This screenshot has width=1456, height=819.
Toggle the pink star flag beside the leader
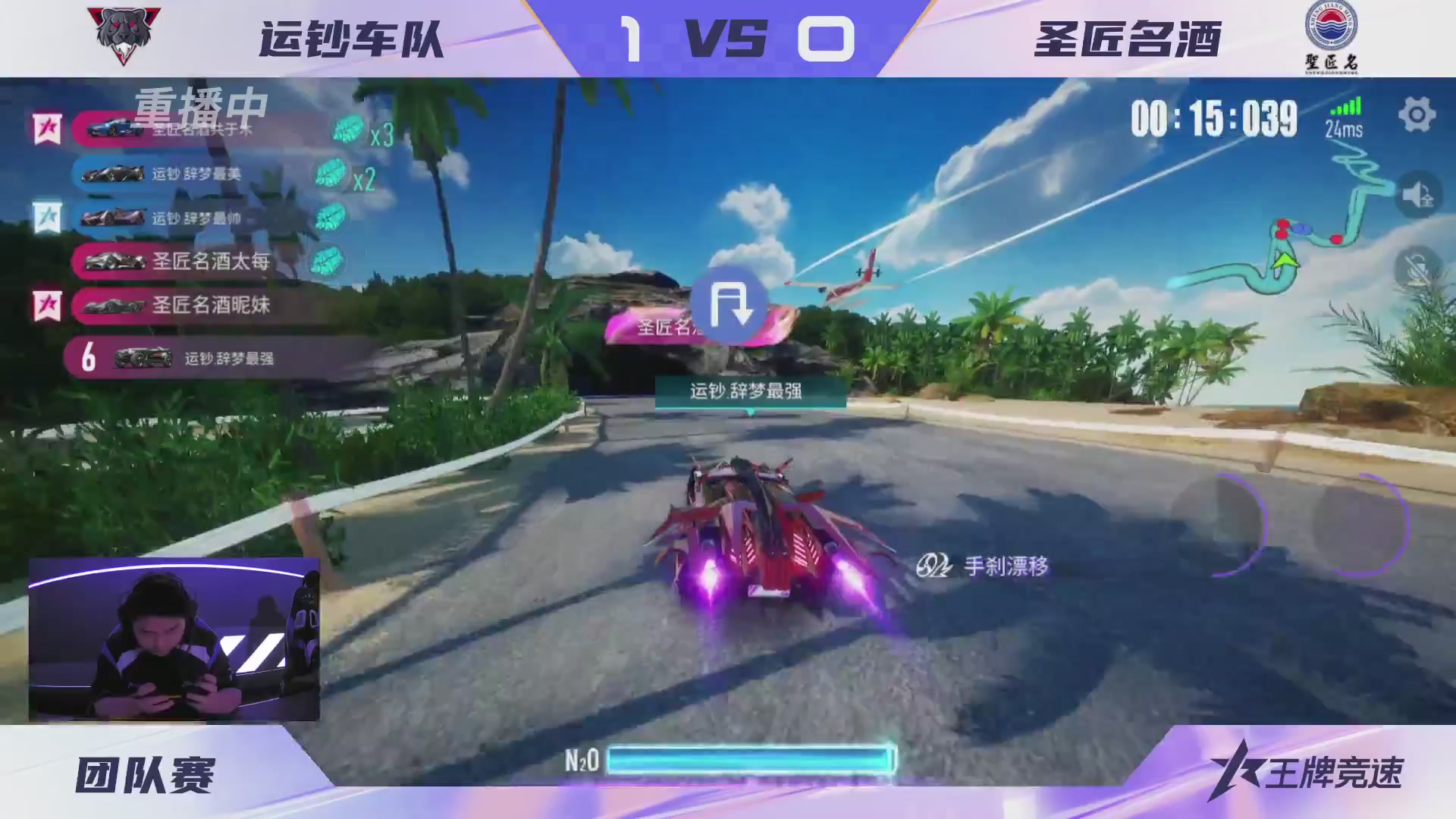click(45, 127)
